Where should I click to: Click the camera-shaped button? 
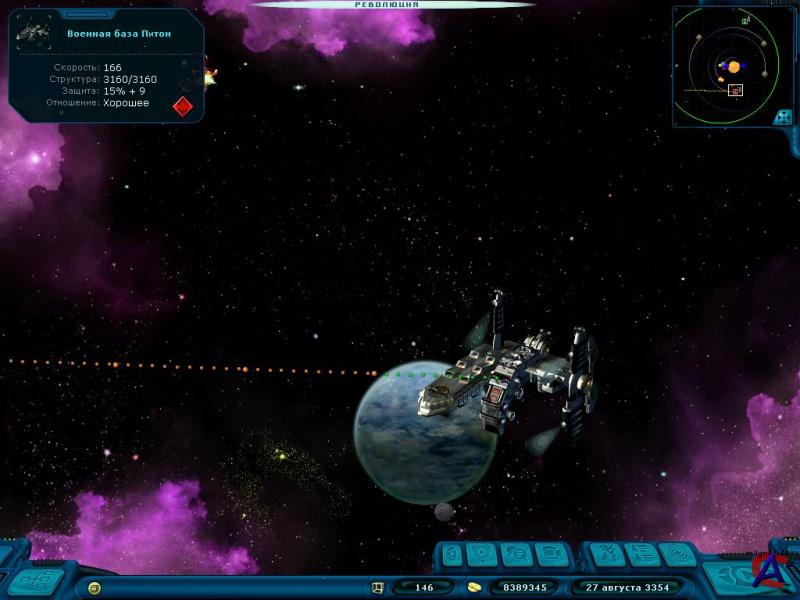[x=551, y=554]
